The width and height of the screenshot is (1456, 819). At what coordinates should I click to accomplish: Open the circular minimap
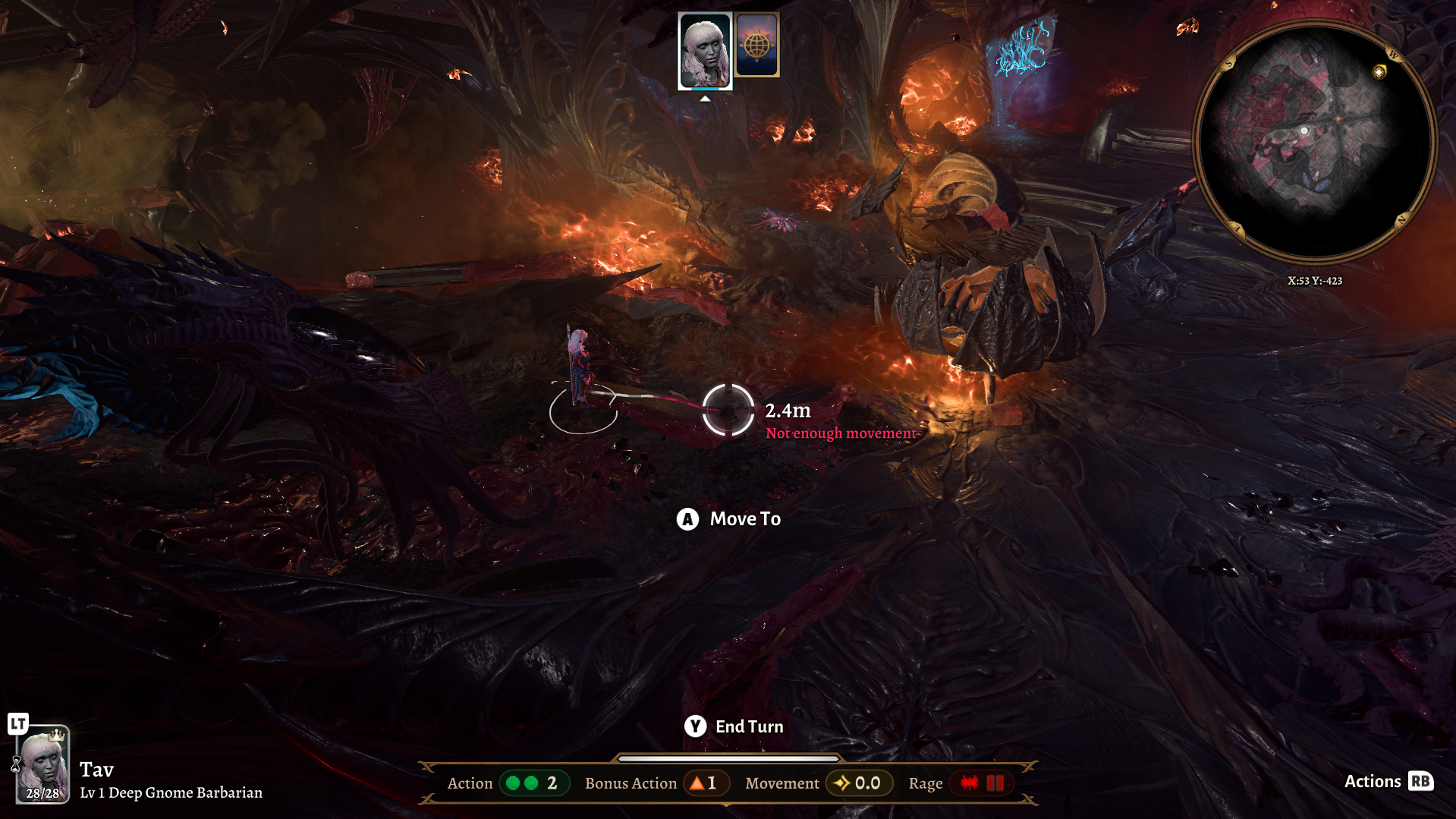pos(1314,141)
